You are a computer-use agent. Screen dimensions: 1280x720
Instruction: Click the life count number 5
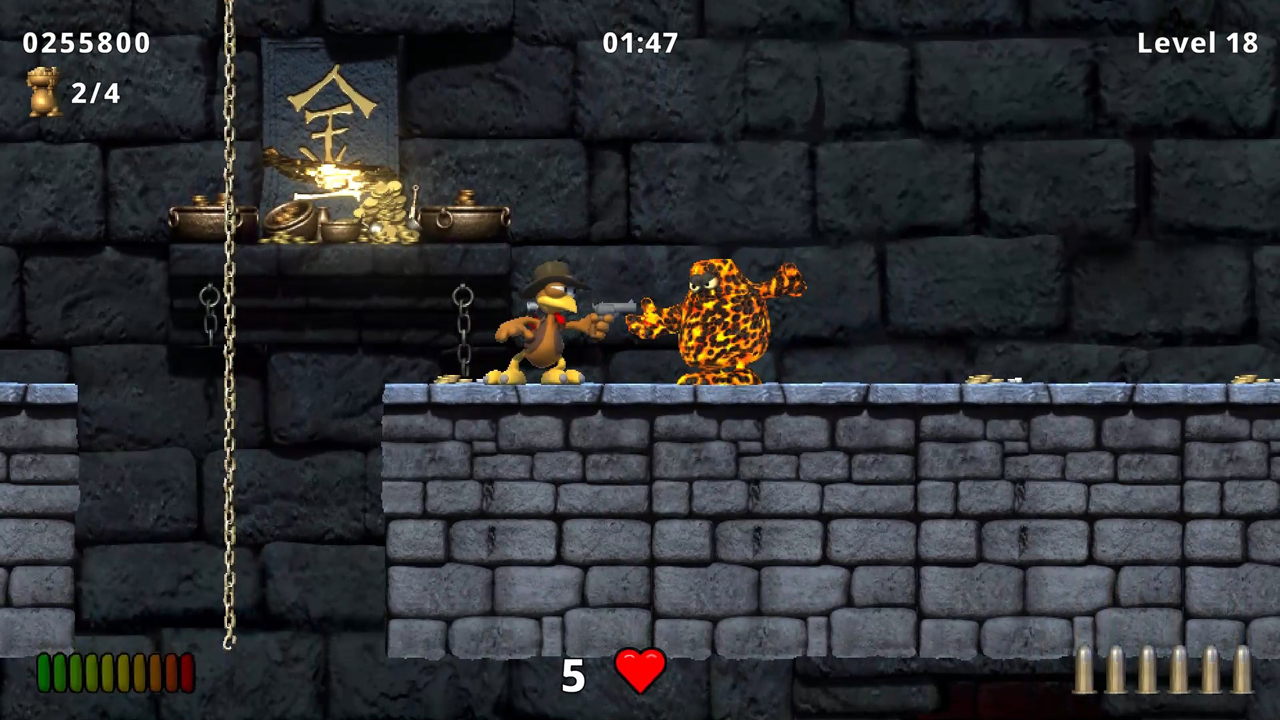point(573,676)
